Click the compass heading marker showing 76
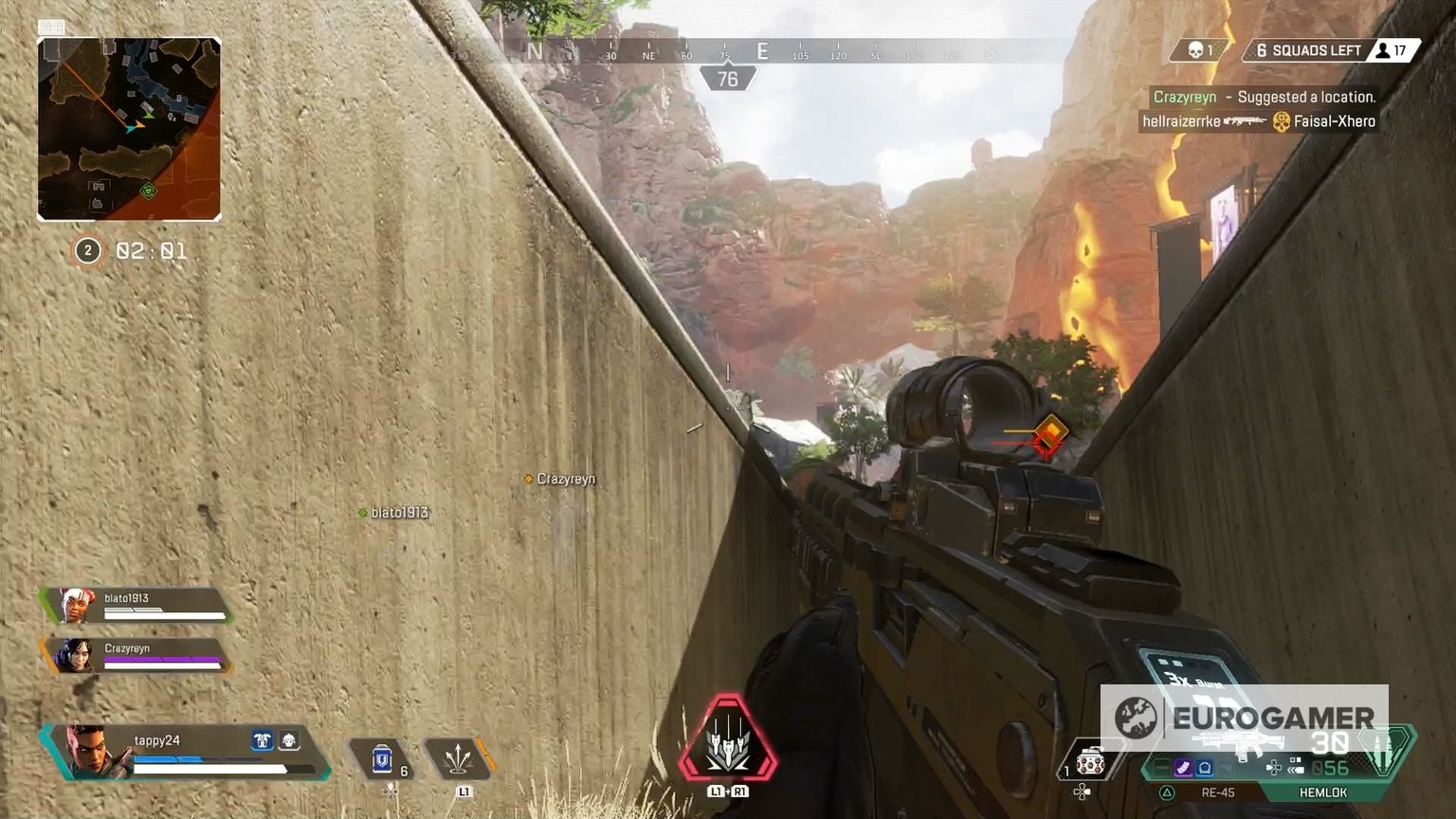This screenshot has height=819, width=1456. (x=726, y=79)
